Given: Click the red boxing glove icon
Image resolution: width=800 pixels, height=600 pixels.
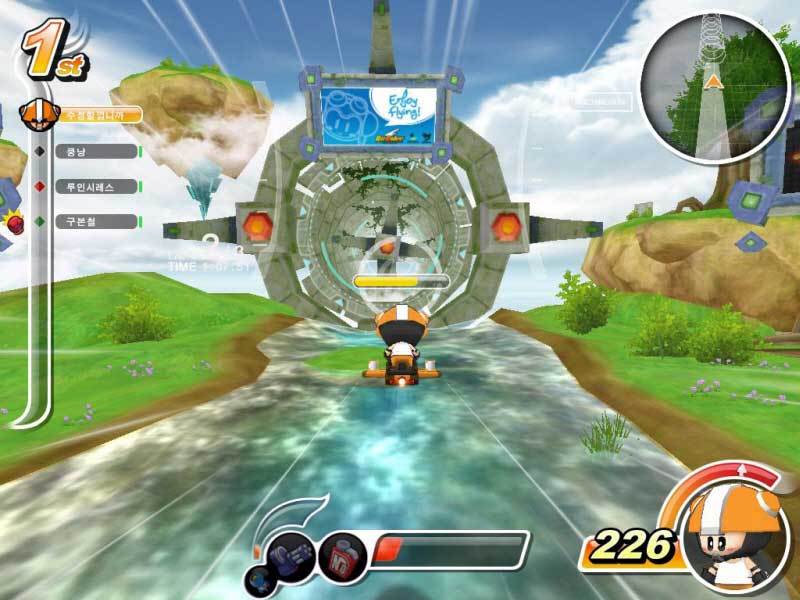Looking at the screenshot, I should tap(14, 222).
